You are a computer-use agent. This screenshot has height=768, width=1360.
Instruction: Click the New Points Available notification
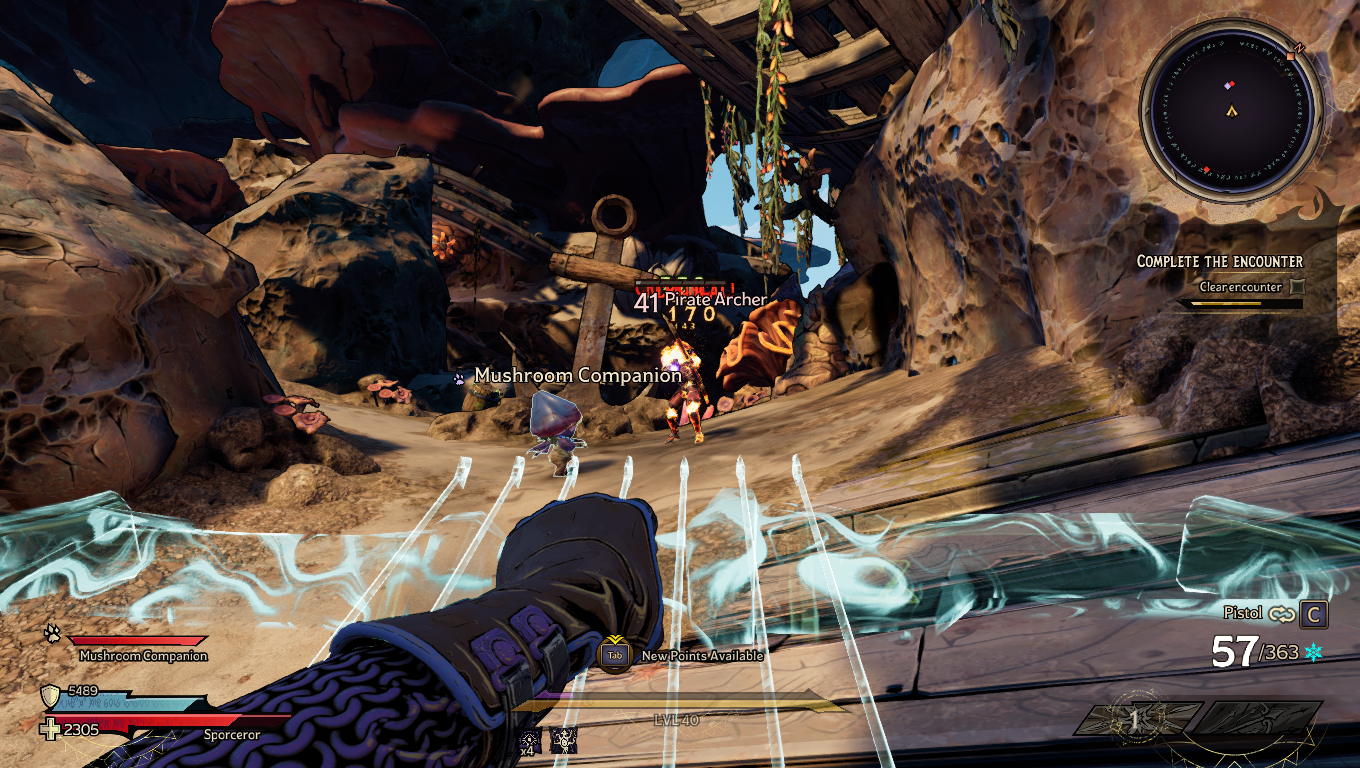point(702,656)
